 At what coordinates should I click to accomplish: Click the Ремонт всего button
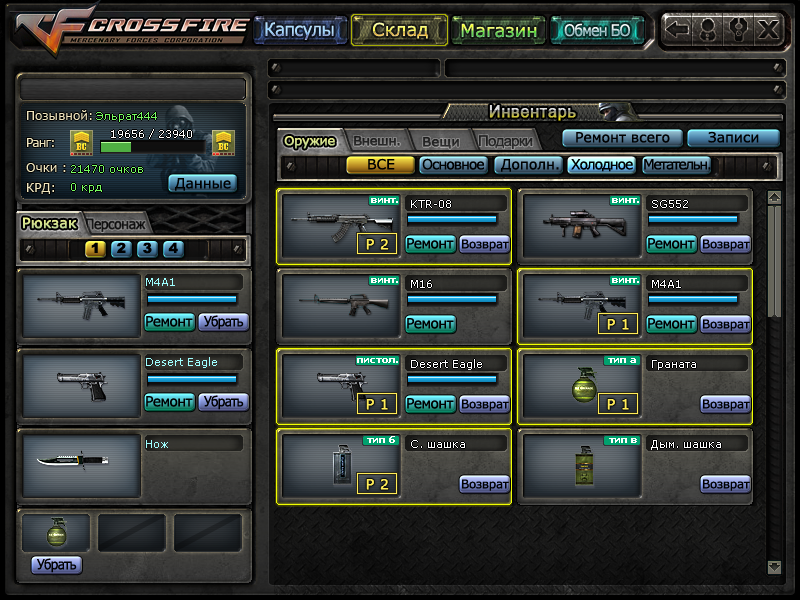point(622,138)
